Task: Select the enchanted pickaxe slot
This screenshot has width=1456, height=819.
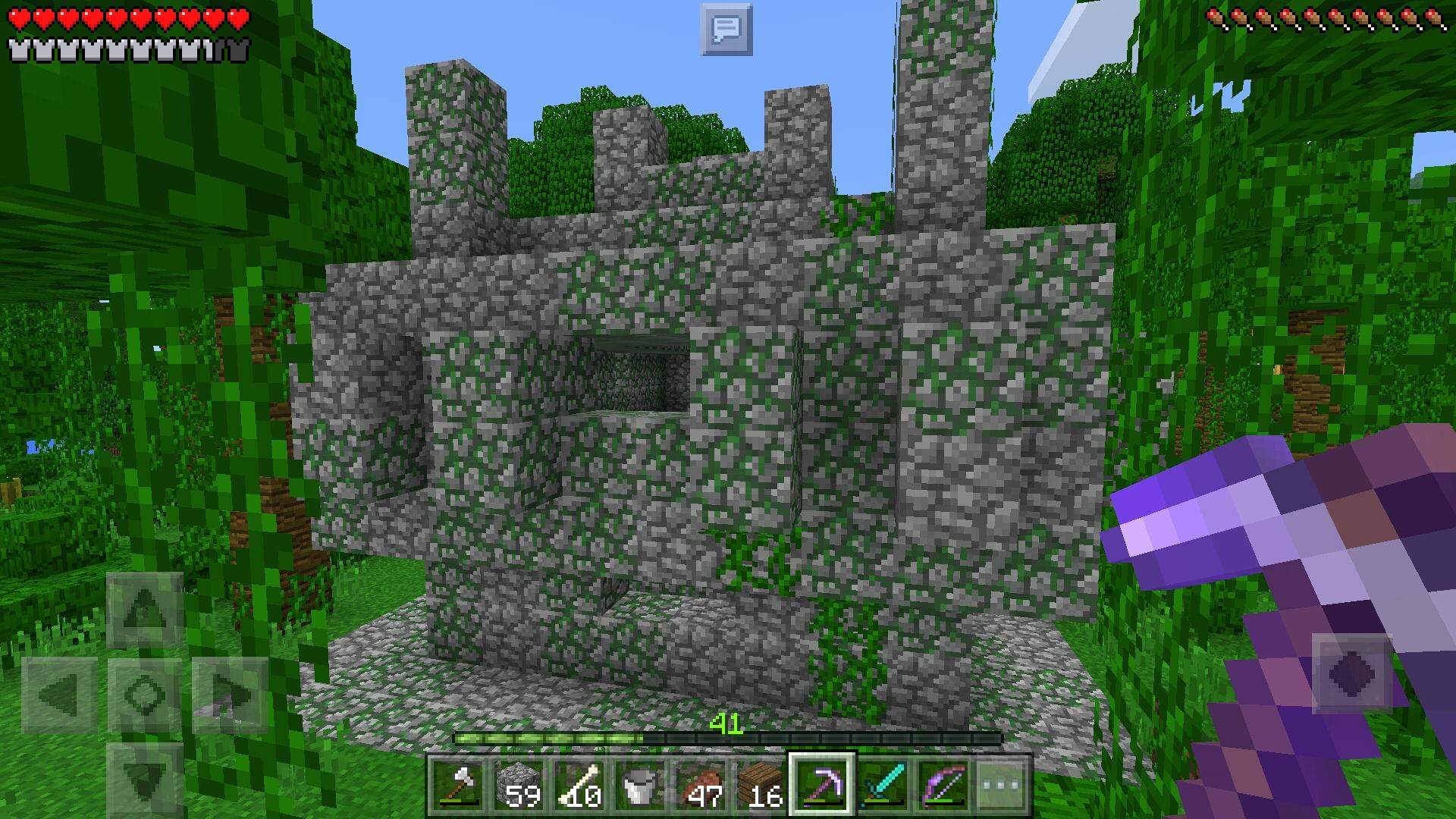Action: pos(823,785)
